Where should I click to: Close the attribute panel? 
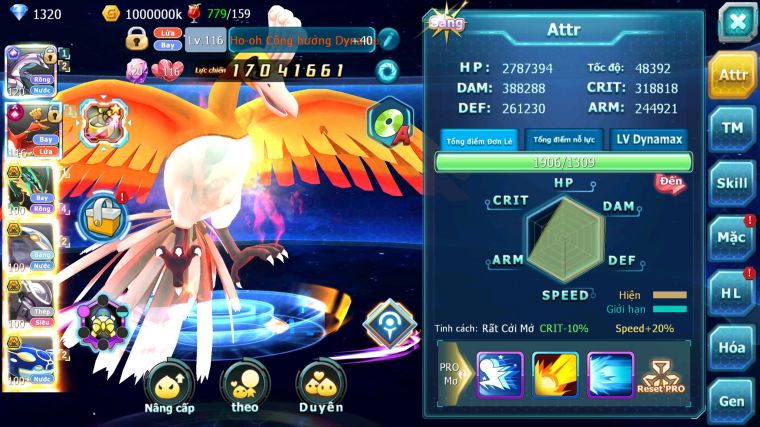(737, 21)
